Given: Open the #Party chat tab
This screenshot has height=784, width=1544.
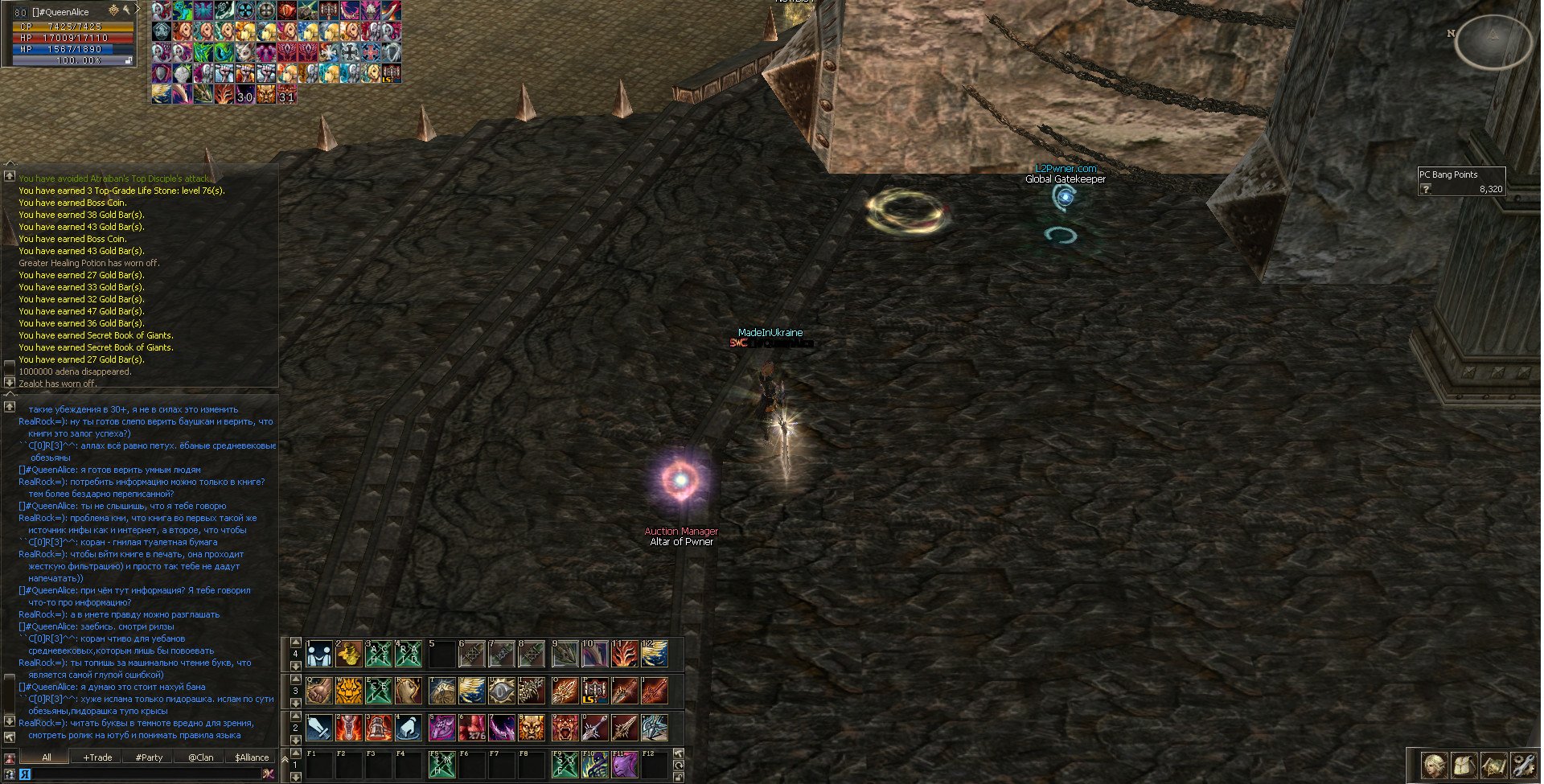Looking at the screenshot, I should coord(149,757).
